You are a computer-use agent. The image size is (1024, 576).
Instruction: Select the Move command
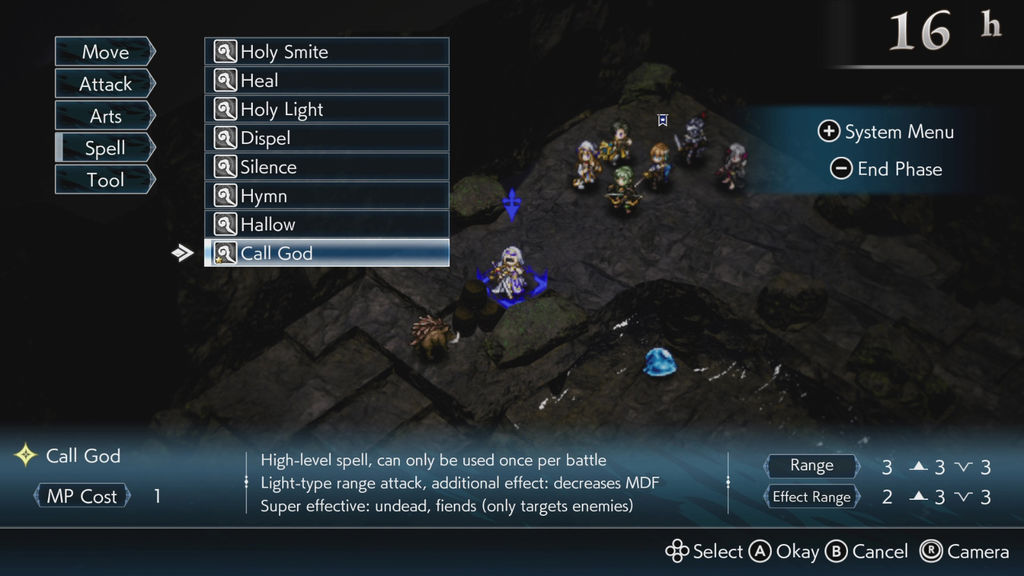(x=105, y=52)
